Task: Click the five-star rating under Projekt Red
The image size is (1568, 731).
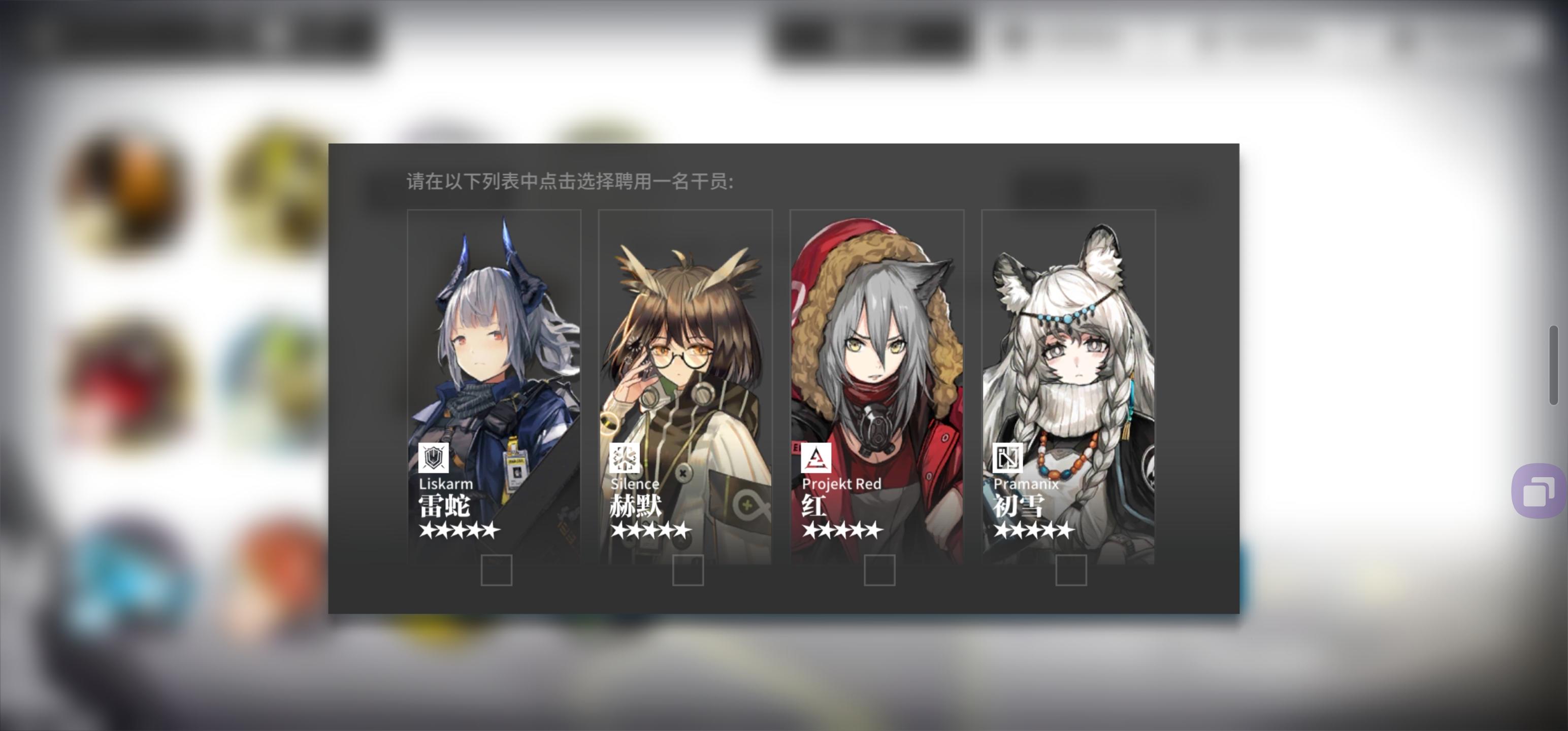Action: [843, 529]
